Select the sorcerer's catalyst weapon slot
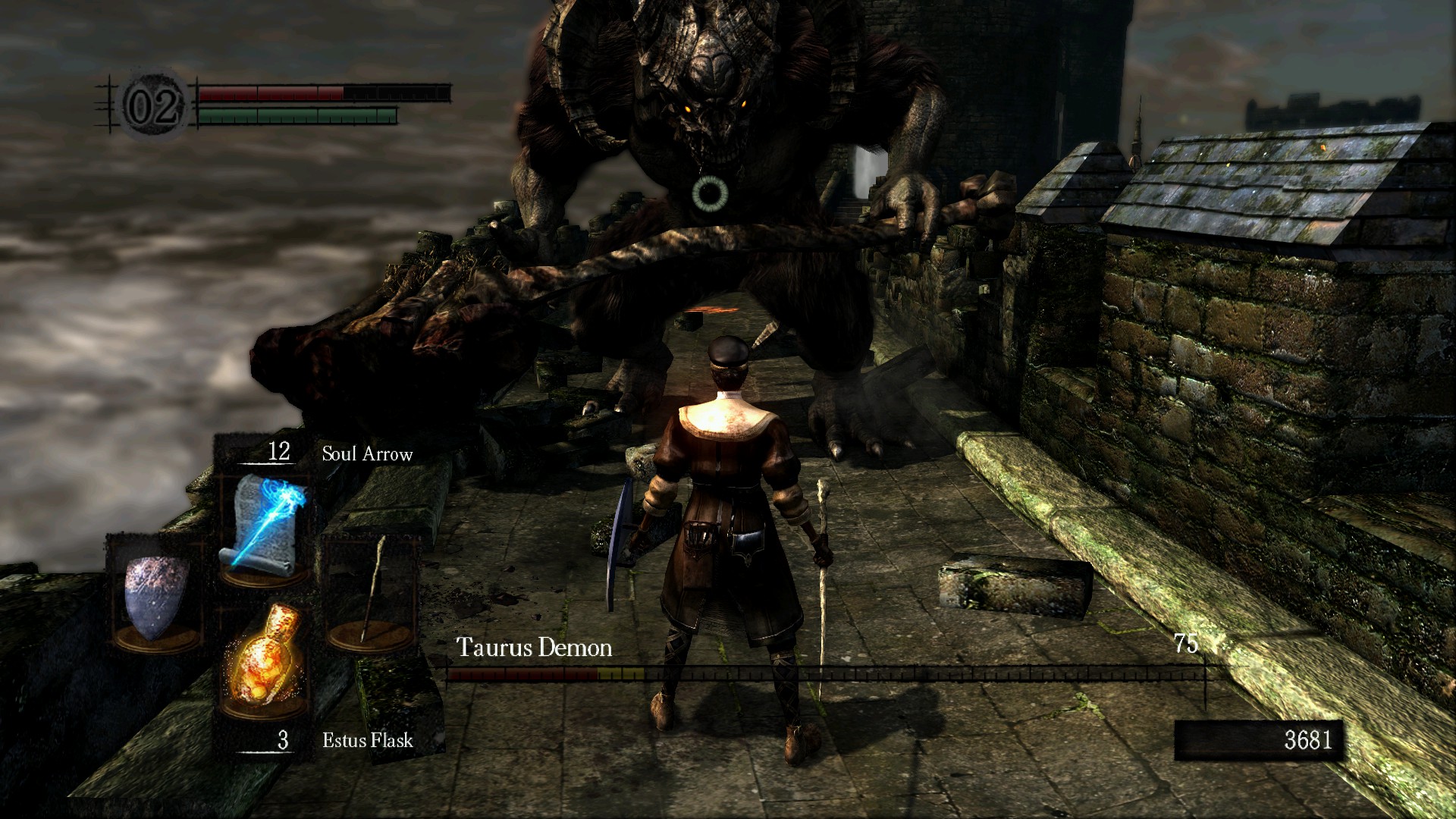Viewport: 1456px width, 819px height. pos(372,591)
